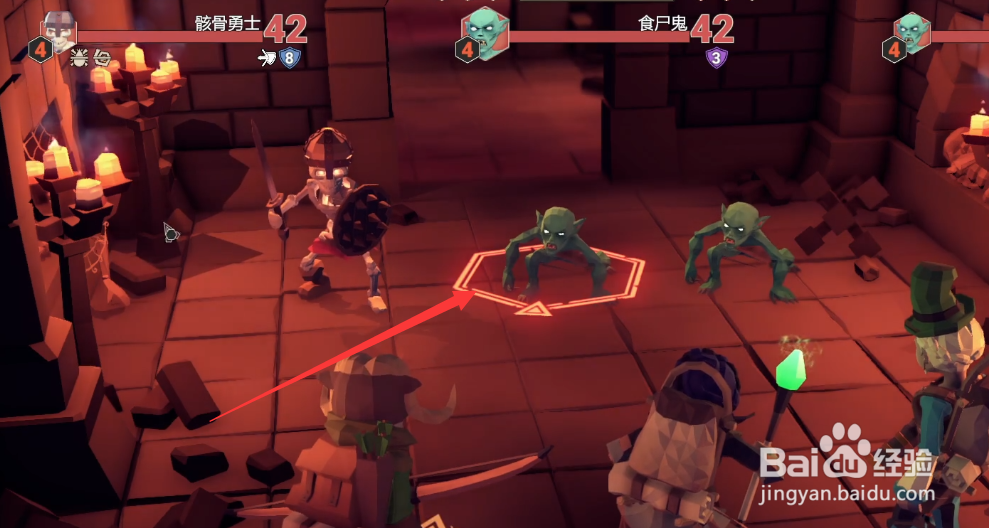Image resolution: width=989 pixels, height=528 pixels.
Task: Click the ghoul portrait beside the 食尸鬼 name
Action: coord(486,30)
